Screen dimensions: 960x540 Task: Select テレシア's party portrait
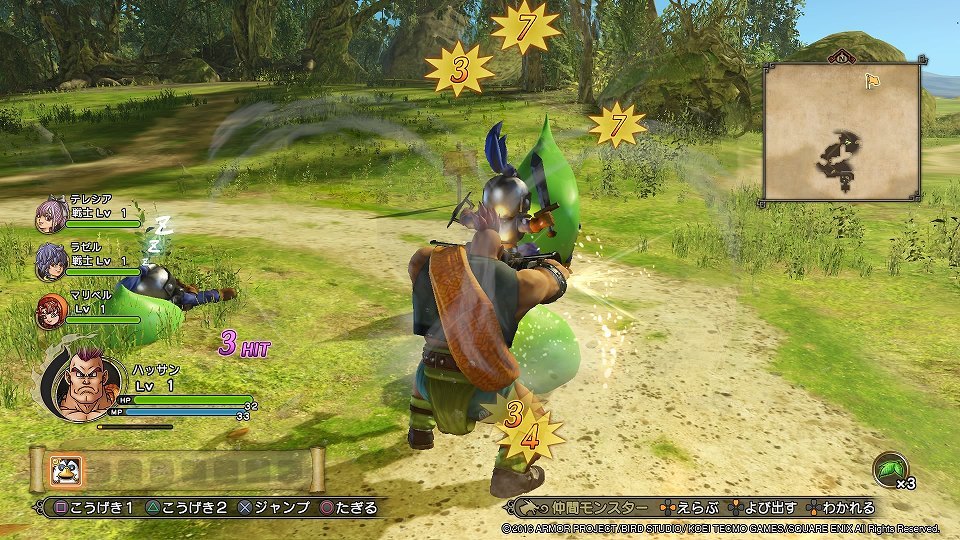tap(49, 215)
